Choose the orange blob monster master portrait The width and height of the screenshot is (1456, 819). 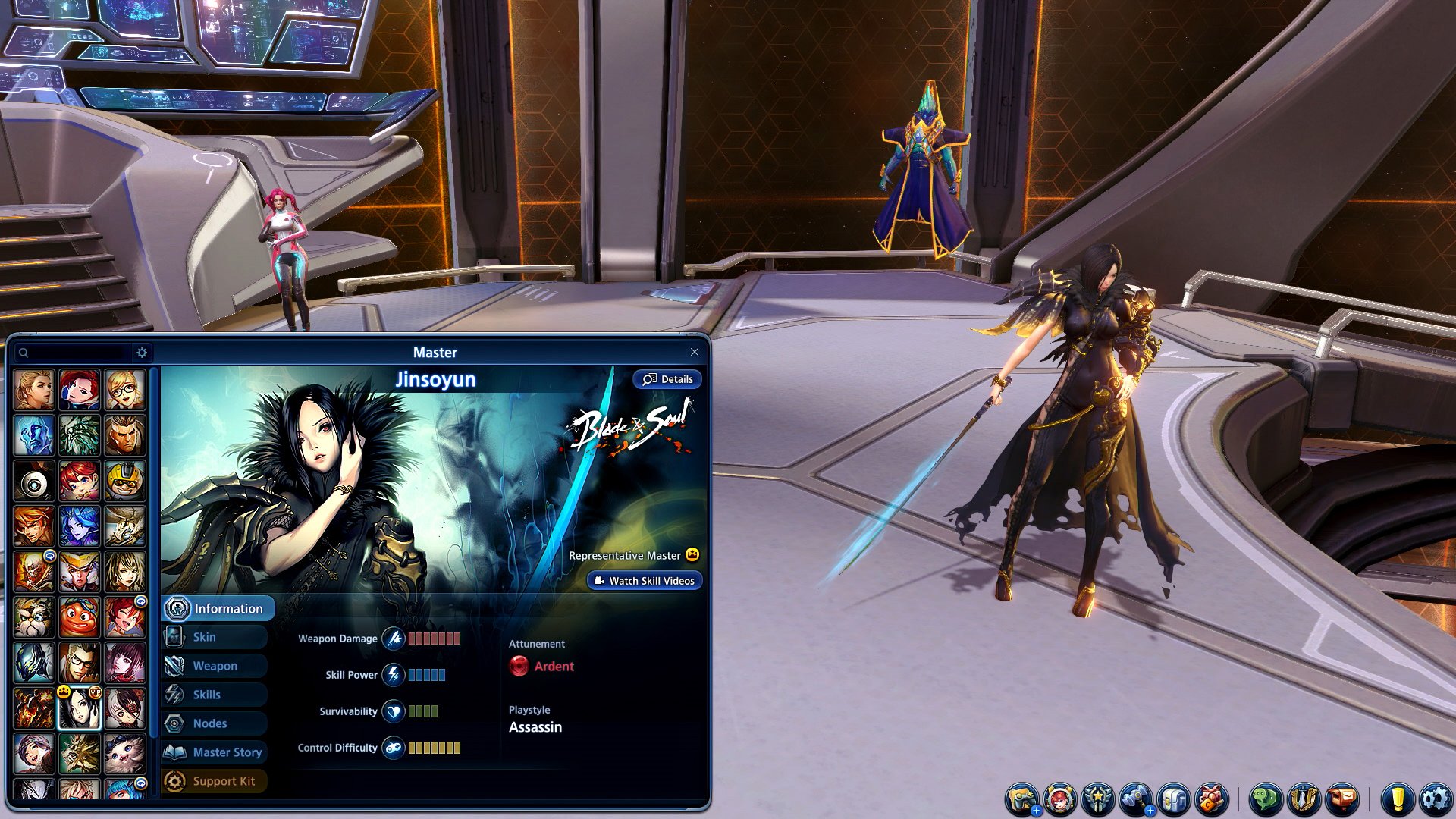pos(80,617)
